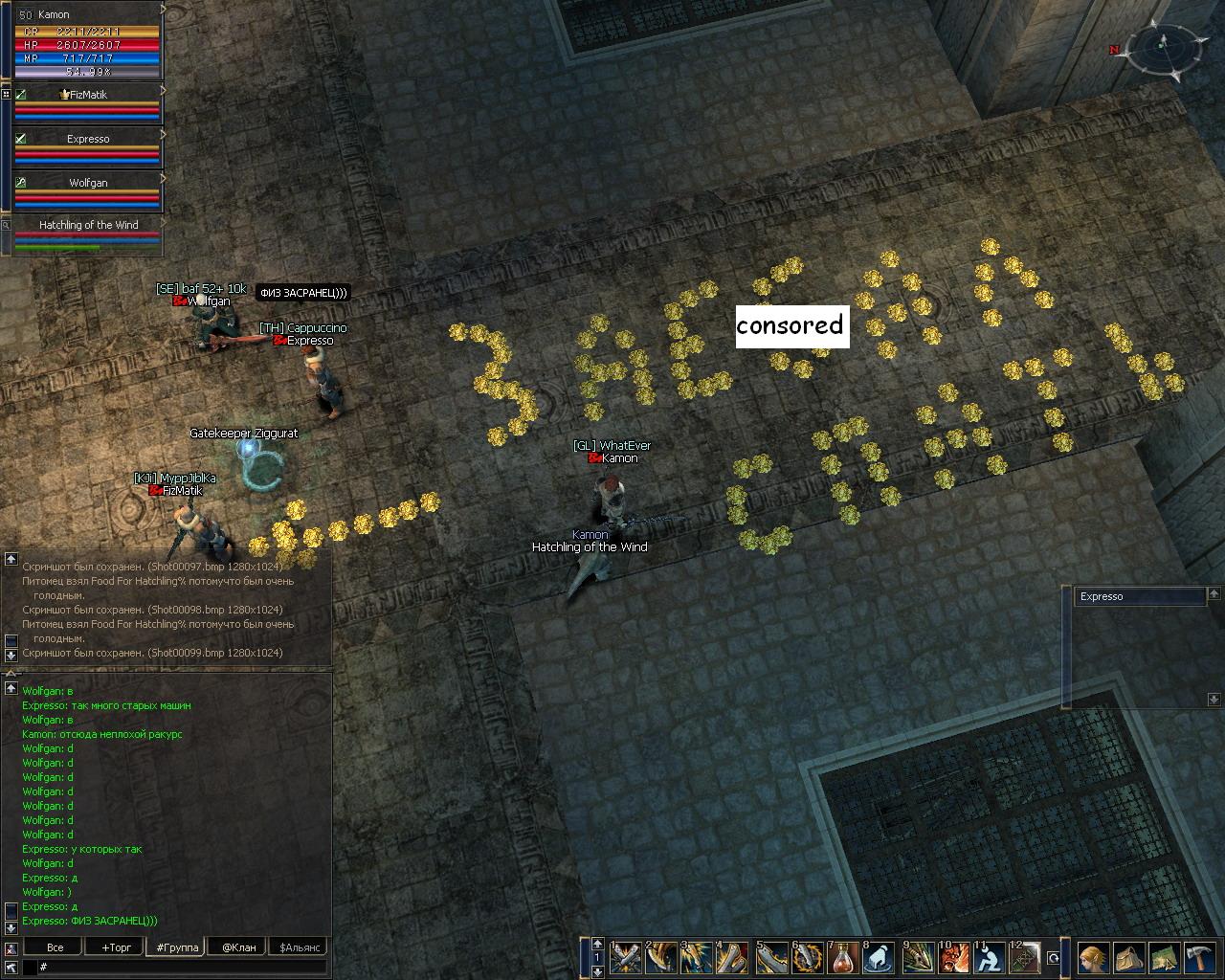Viewport: 1225px width, 980px height.
Task: Open the hammer system menu icon
Action: click(x=1198, y=957)
